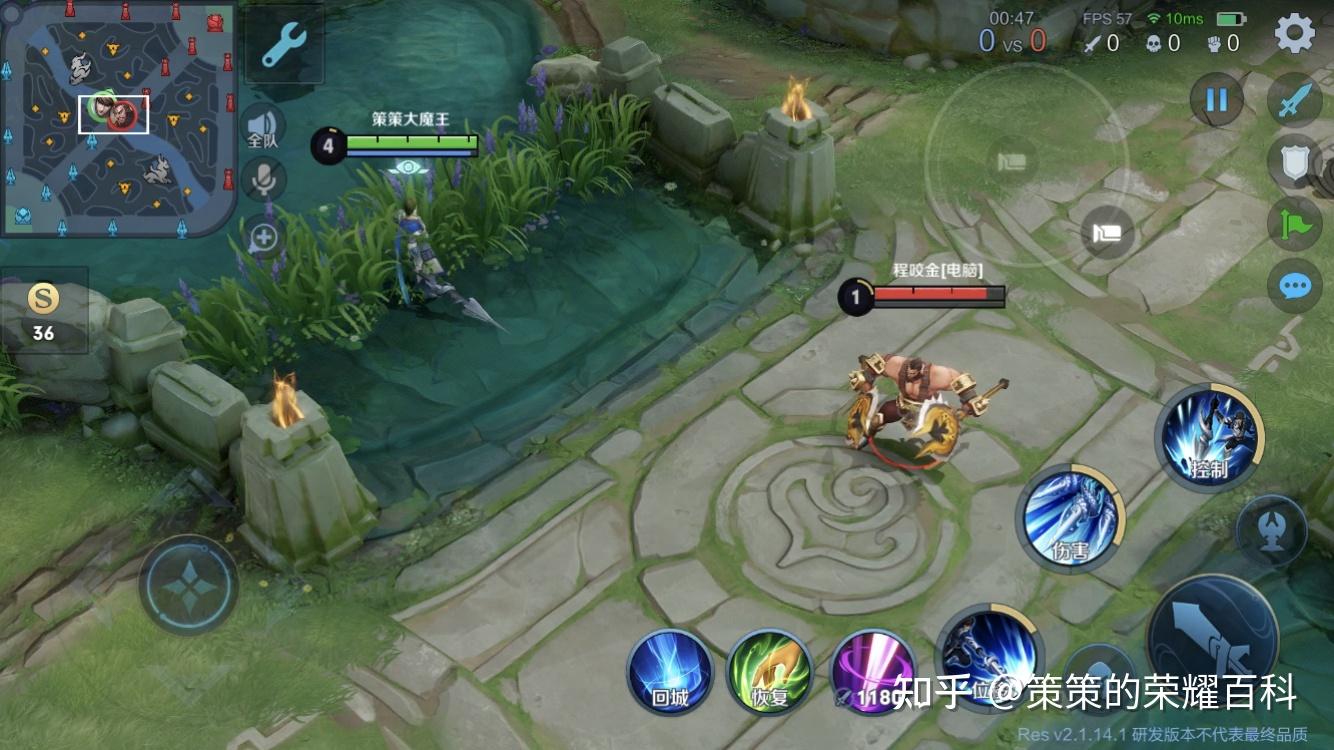Image resolution: width=1334 pixels, height=750 pixels.
Task: Tap the large sword basic attack button
Action: (x=1212, y=637)
